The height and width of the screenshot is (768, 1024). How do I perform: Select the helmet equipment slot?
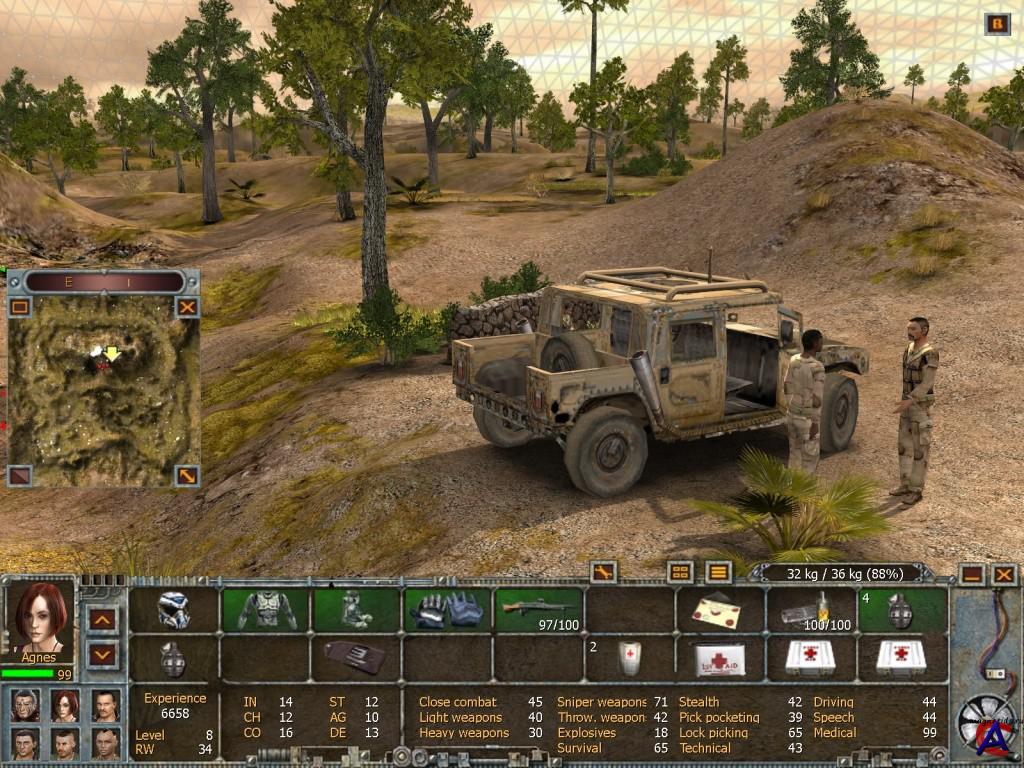(174, 609)
